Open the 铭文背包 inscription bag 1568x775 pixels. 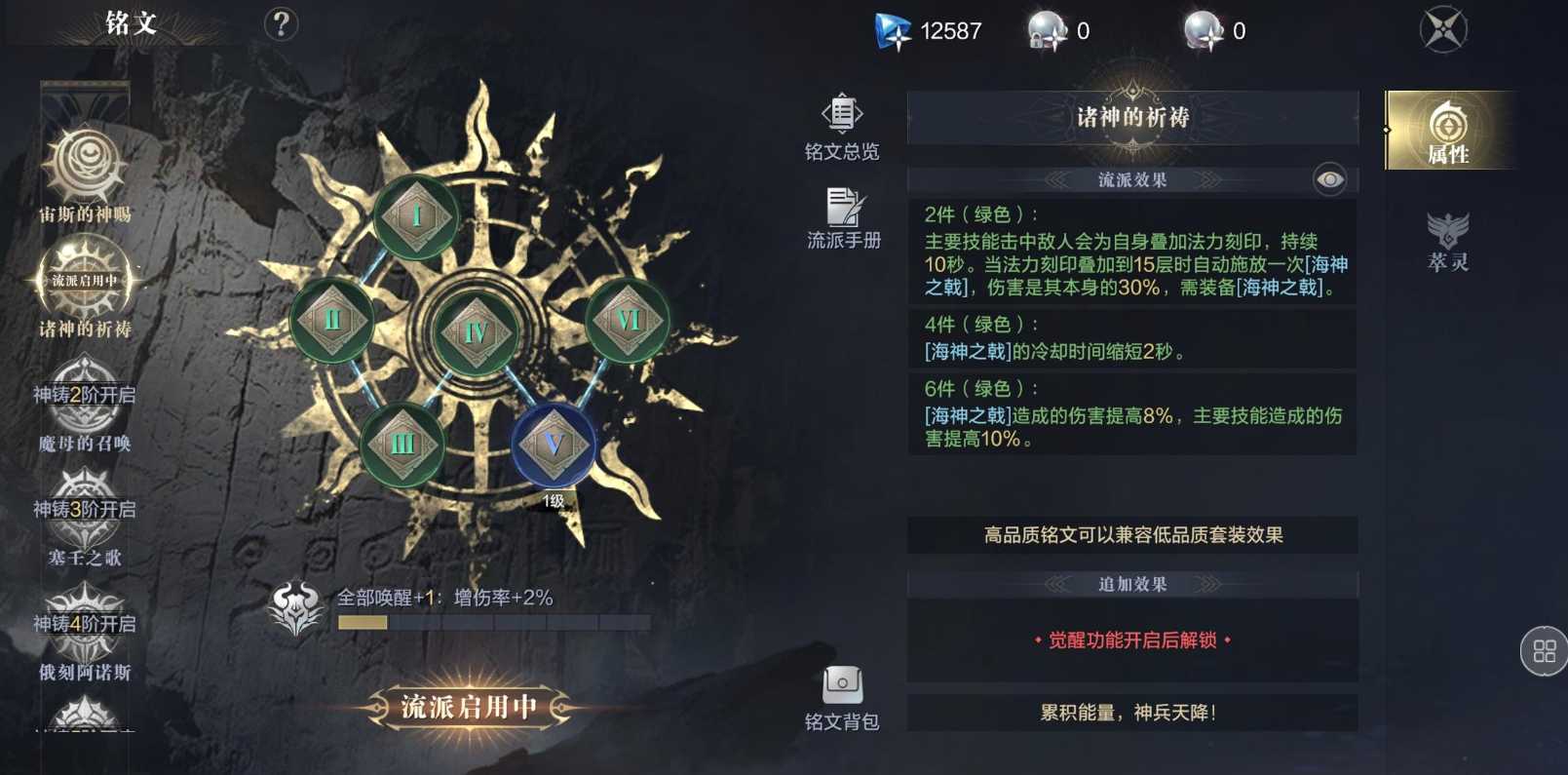click(x=842, y=692)
